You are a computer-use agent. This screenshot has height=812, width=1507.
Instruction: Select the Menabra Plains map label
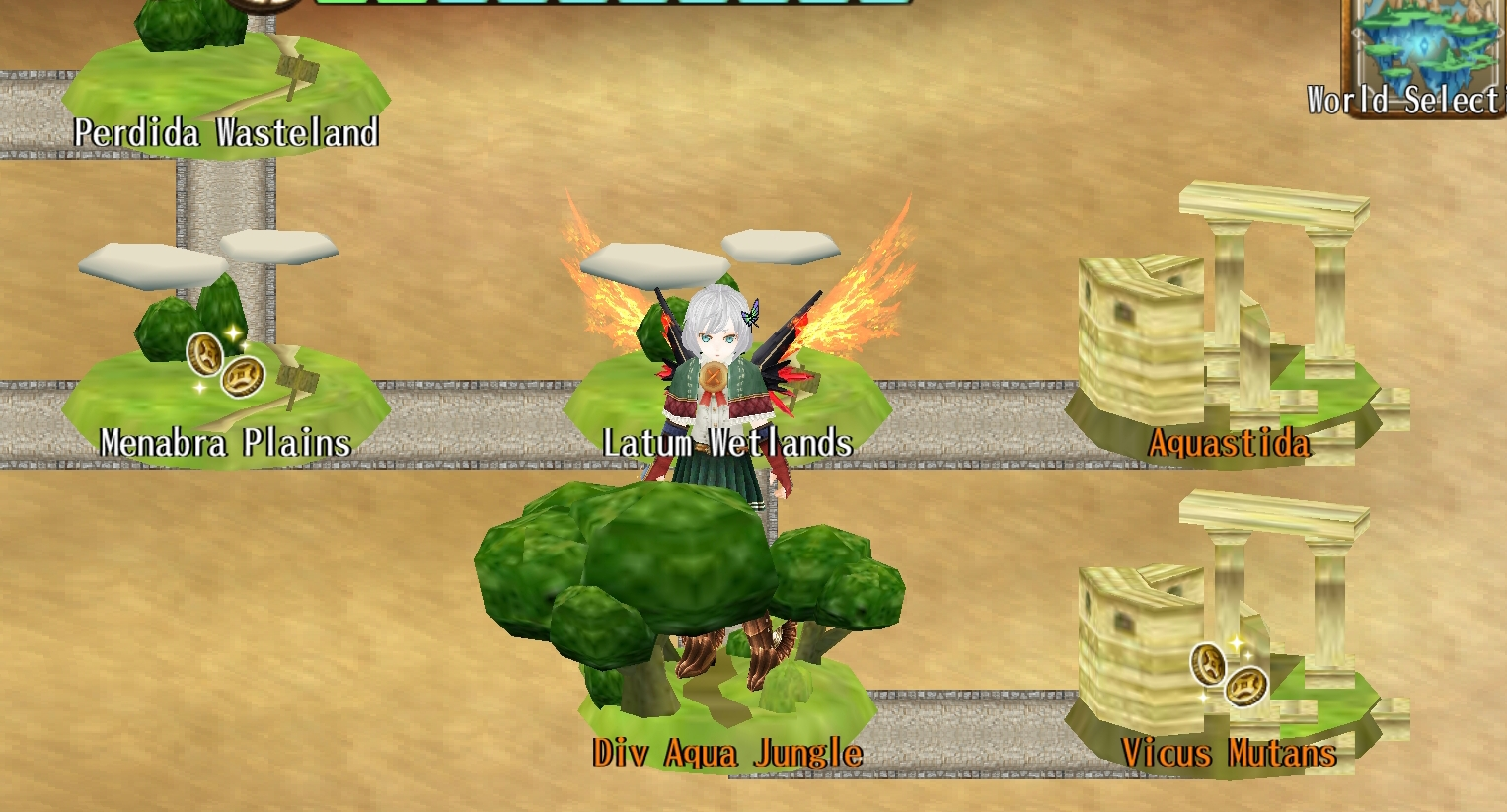tap(226, 444)
